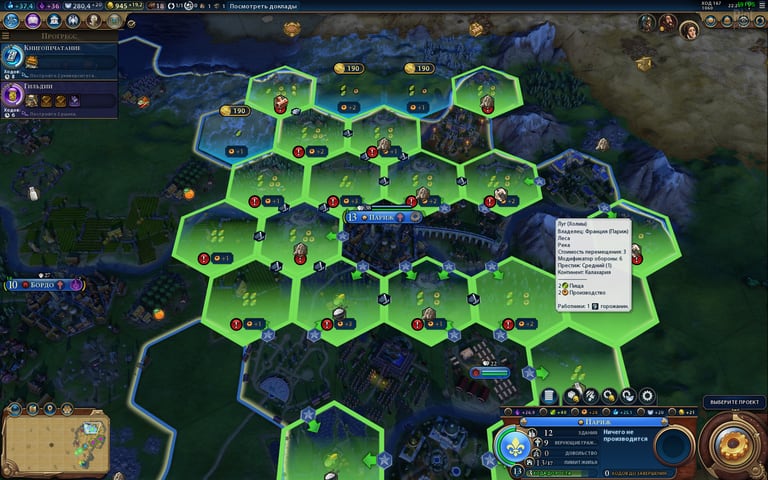Click the city production settings gear icon
768x480 pixels.
(x=646, y=397)
